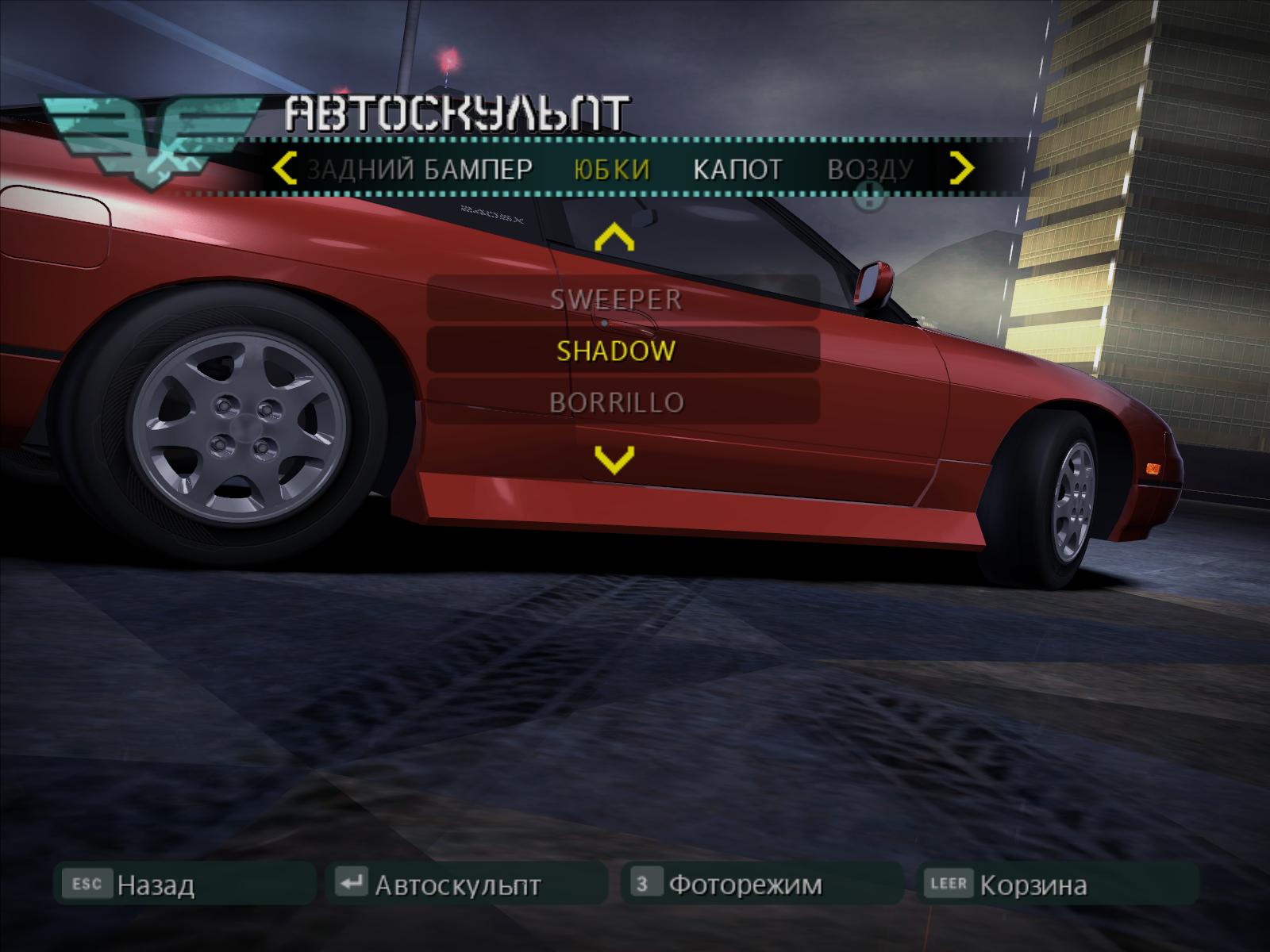Select the Юбки category tab

[611, 169]
